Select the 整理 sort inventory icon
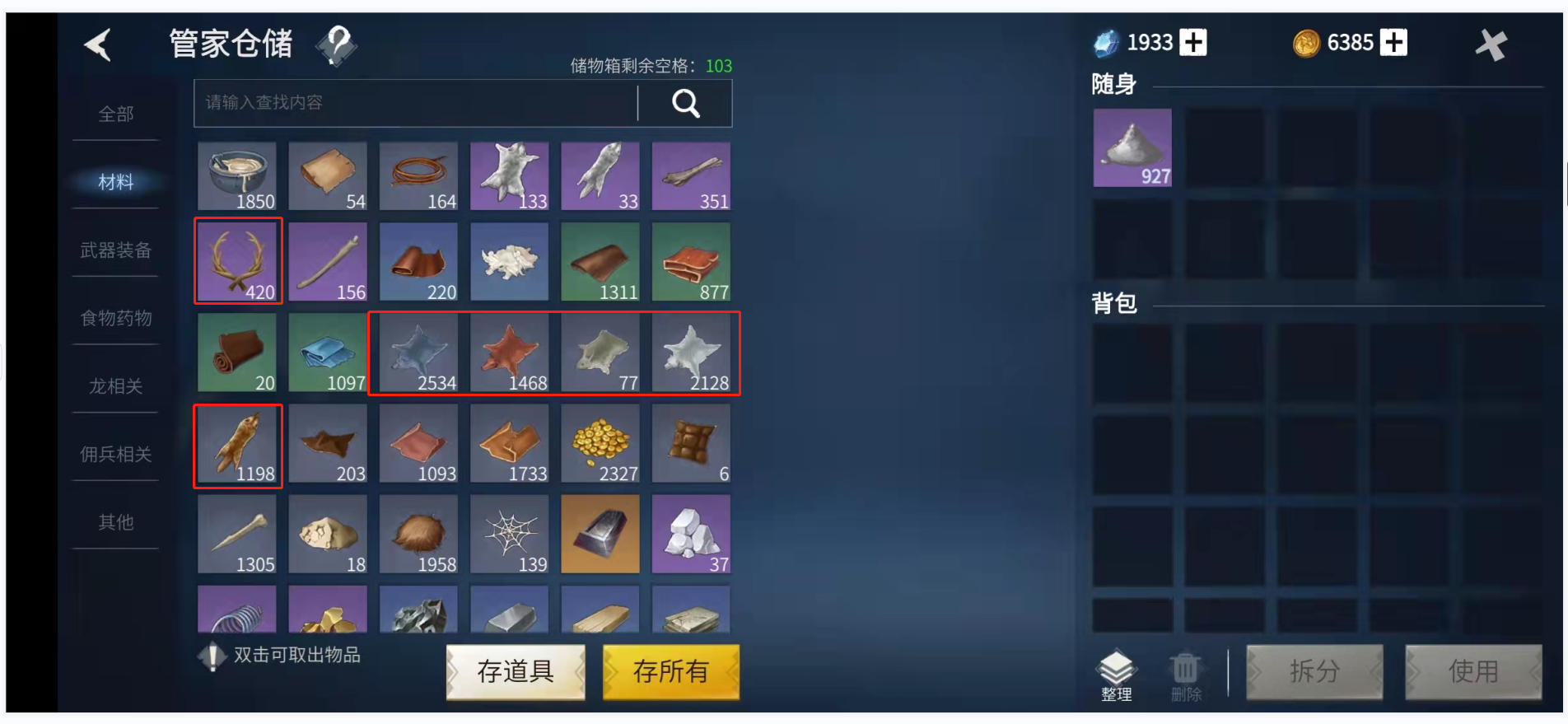The width and height of the screenshot is (1568, 724). (x=1117, y=669)
